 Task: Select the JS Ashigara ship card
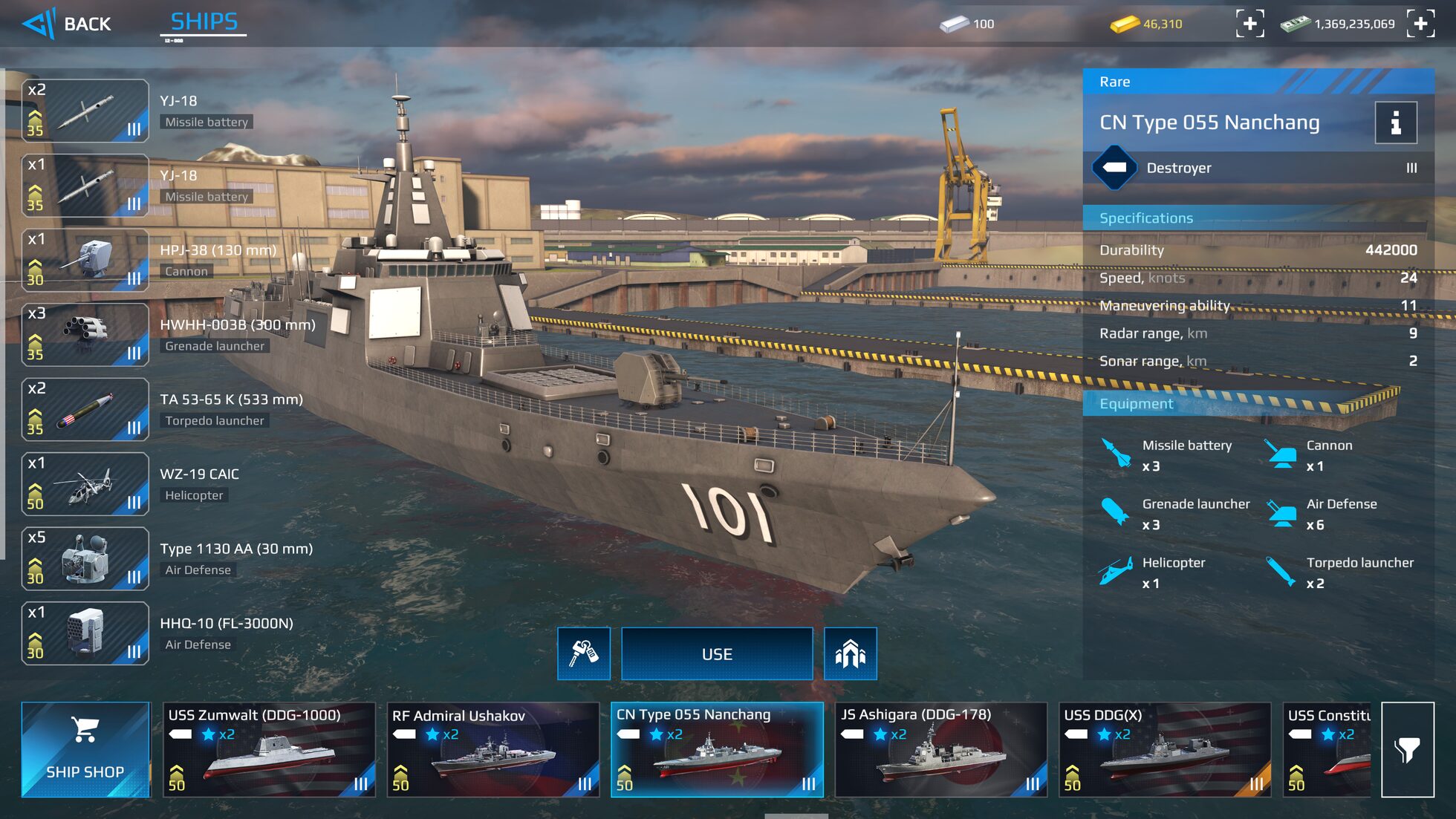(x=941, y=748)
